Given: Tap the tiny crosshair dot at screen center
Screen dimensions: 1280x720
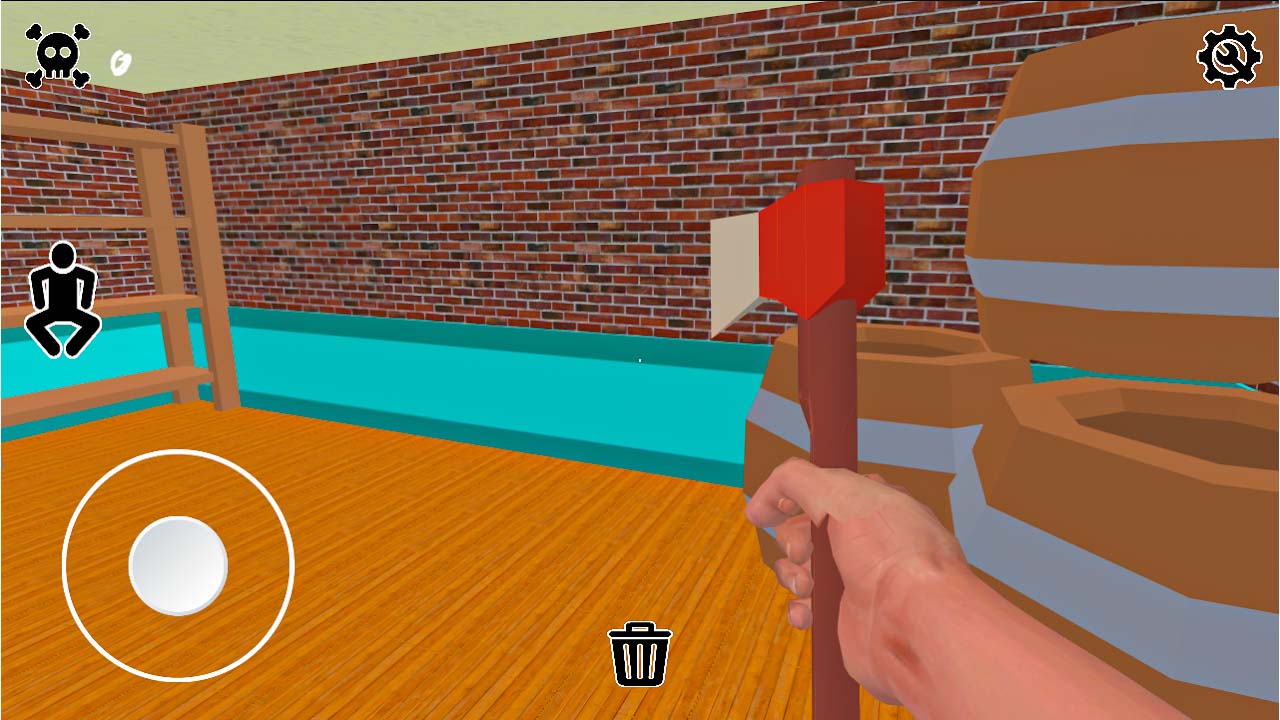Looking at the screenshot, I should pos(638,360).
